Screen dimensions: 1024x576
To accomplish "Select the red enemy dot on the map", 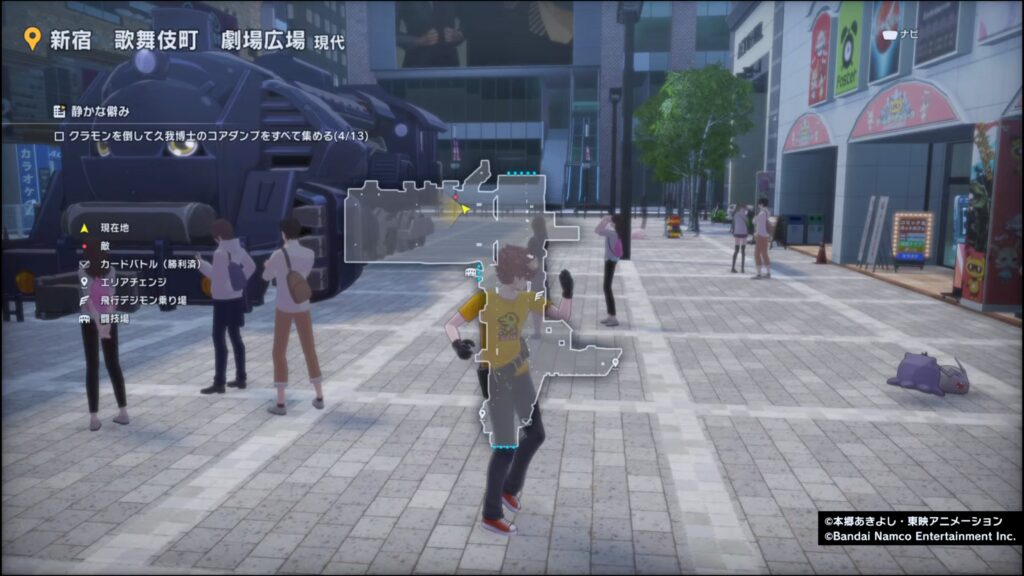I will point(457,198).
